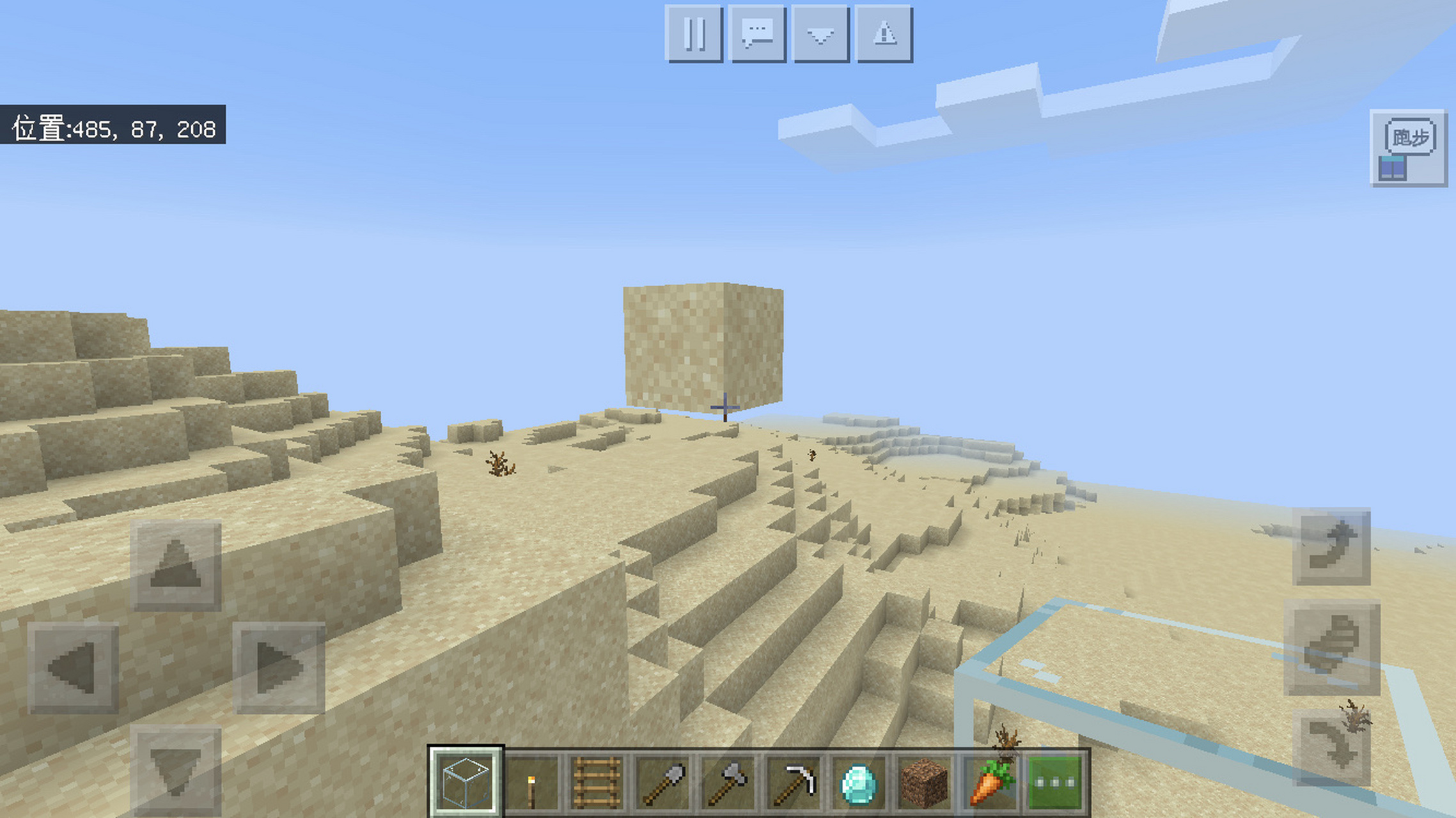Equip the shovel from the hotbar
The width and height of the screenshot is (1456, 818).
(662, 782)
